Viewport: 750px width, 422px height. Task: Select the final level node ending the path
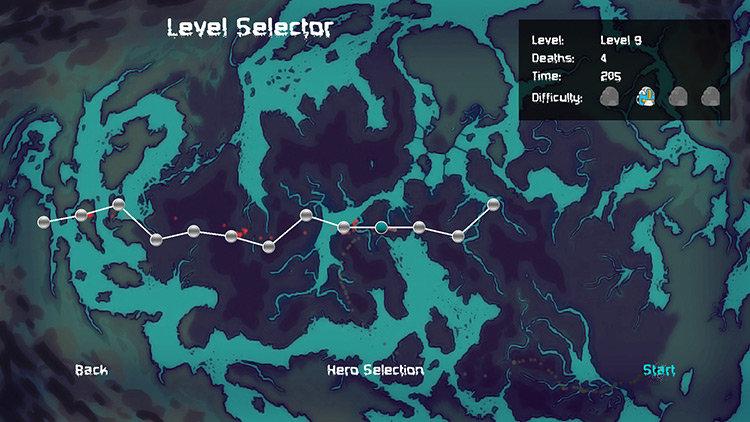(x=493, y=205)
